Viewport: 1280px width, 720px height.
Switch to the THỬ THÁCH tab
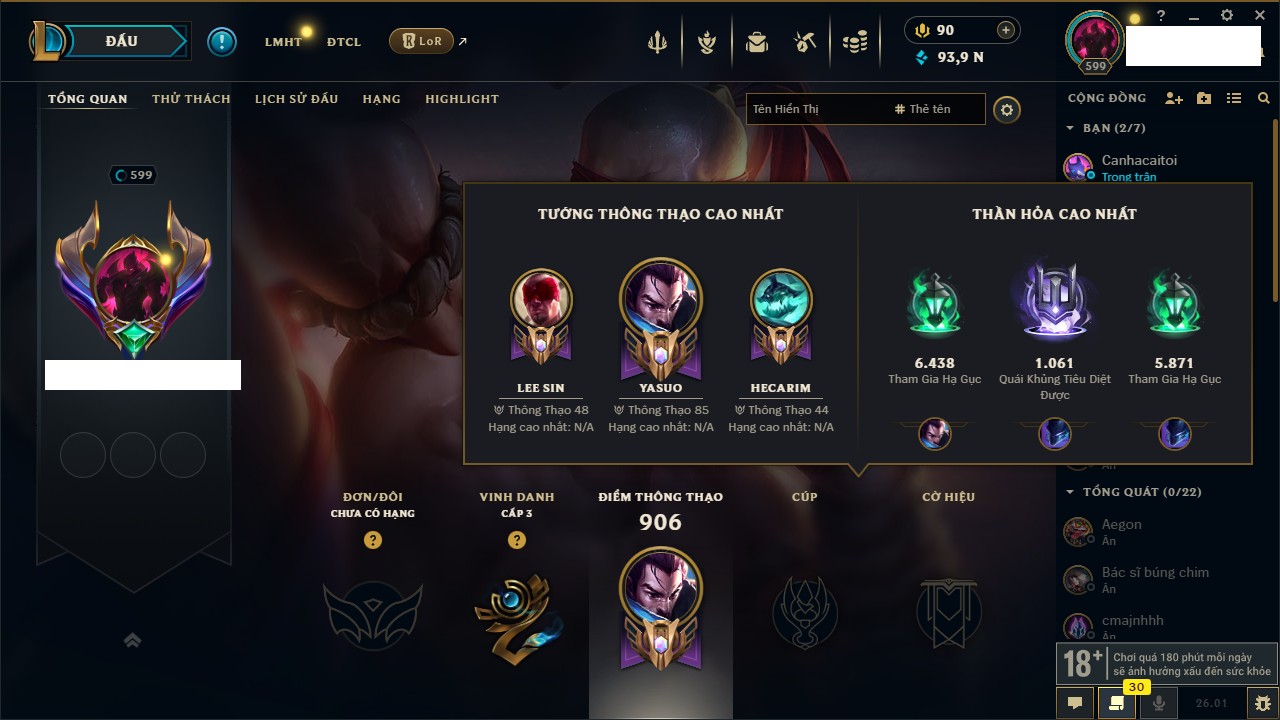point(191,99)
